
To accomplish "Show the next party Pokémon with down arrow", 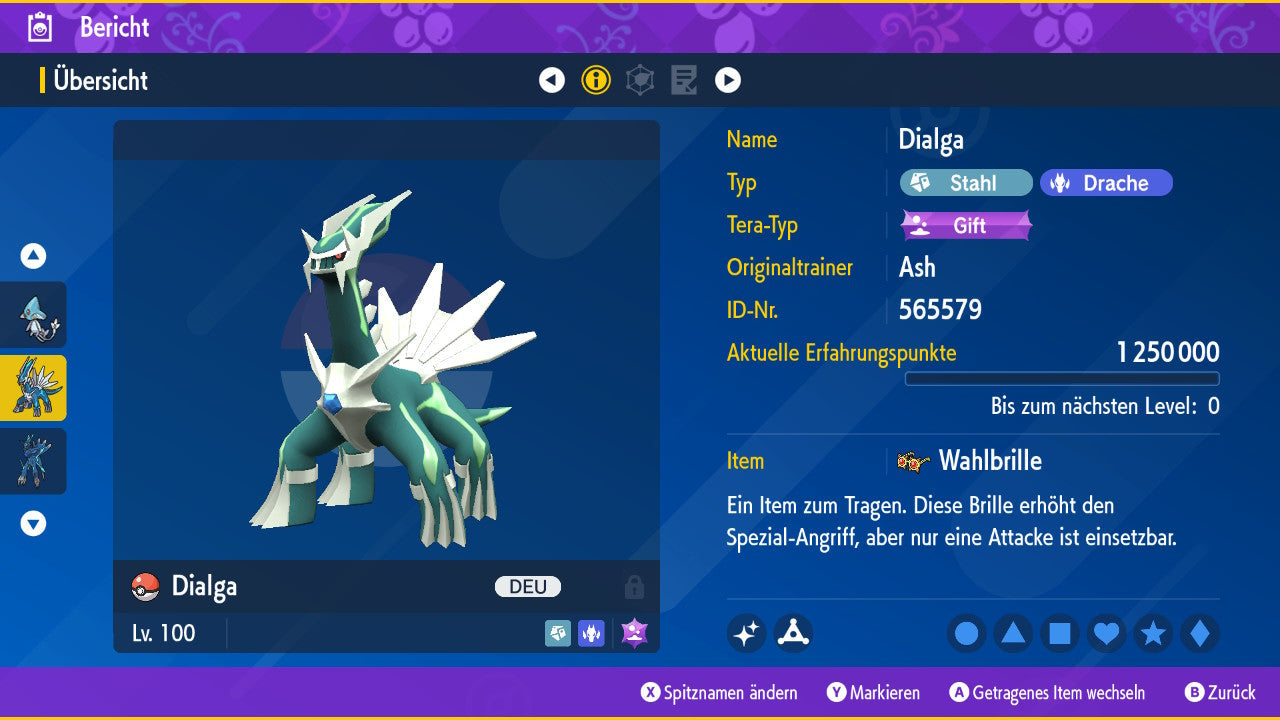I will point(33,523).
